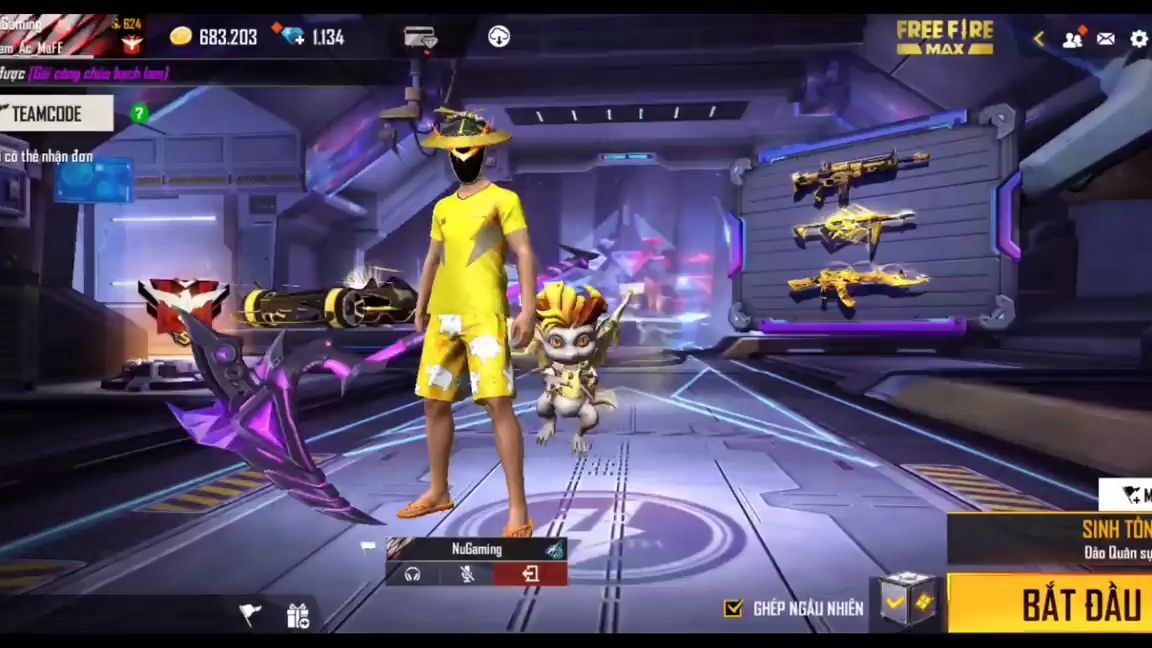
Task: Open the membership card icon
Action: 420,38
